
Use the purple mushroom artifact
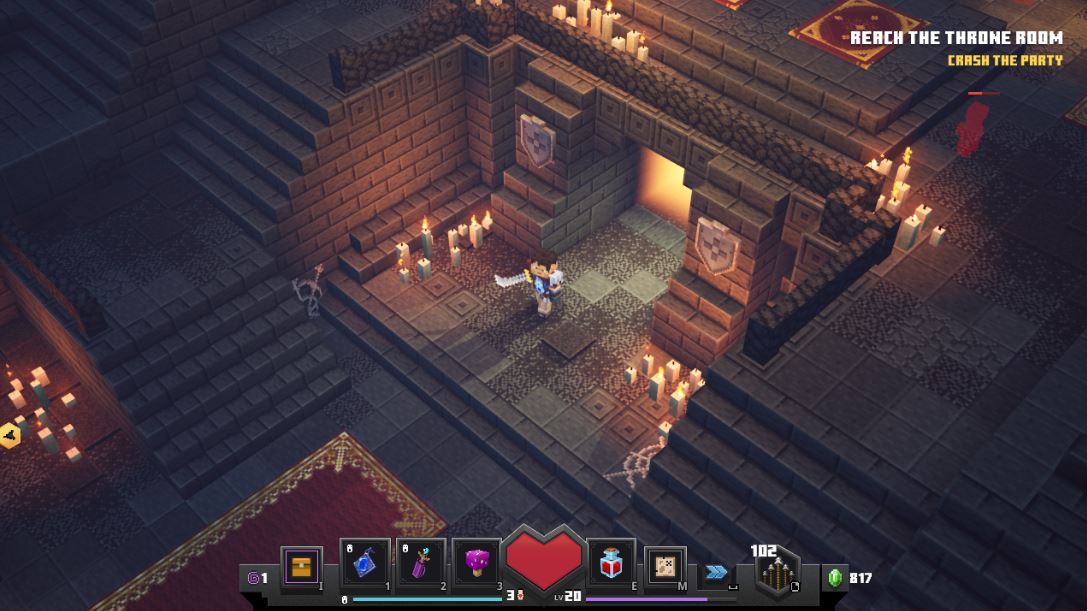pyautogui.click(x=476, y=566)
